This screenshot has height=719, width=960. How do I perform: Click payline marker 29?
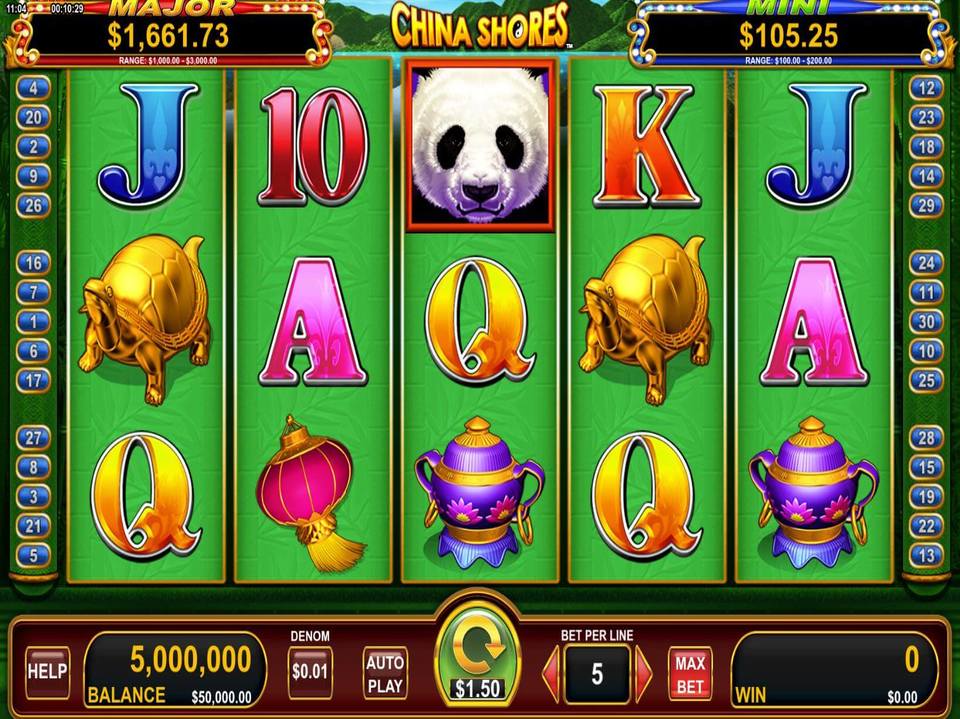[x=926, y=206]
